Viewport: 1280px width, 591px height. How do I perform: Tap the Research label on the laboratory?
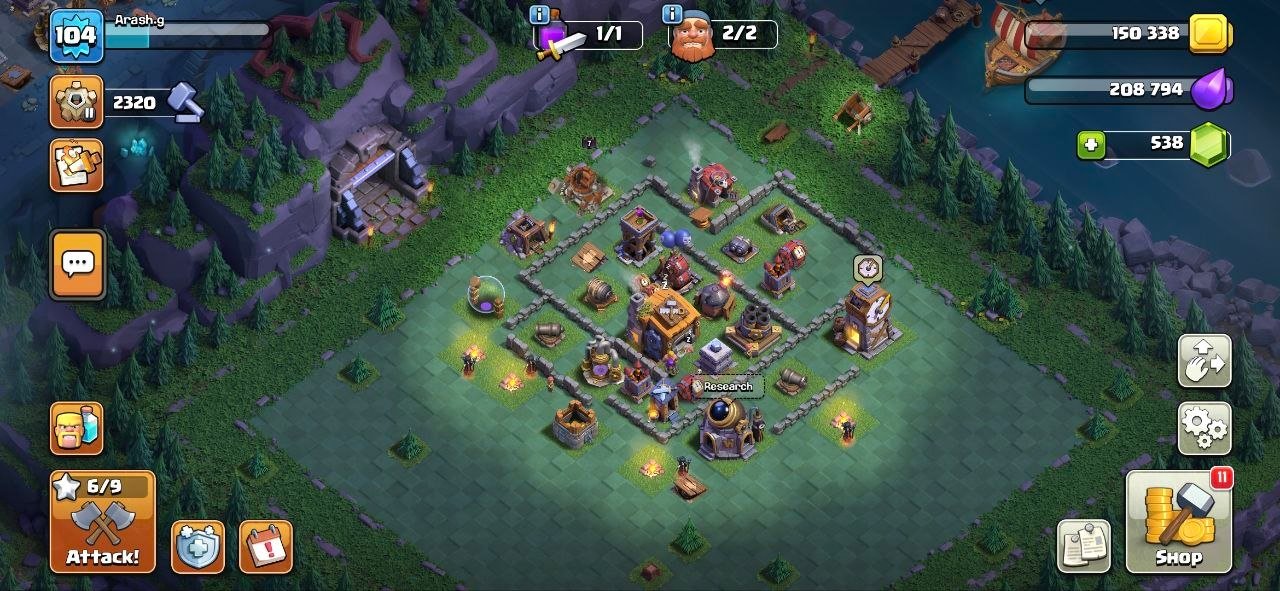[727, 387]
